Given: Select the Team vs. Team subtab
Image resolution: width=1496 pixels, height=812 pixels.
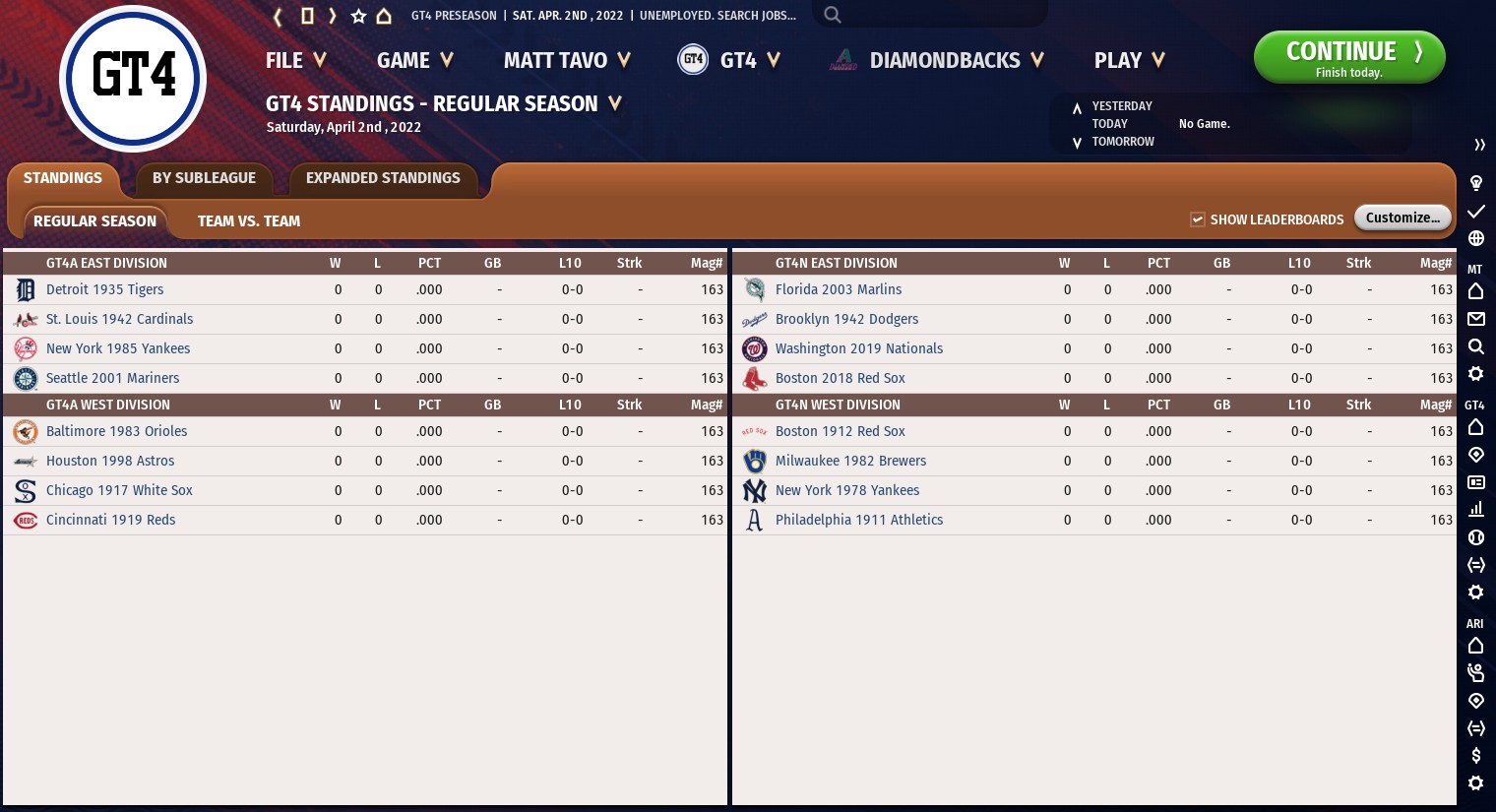Looking at the screenshot, I should [x=249, y=221].
